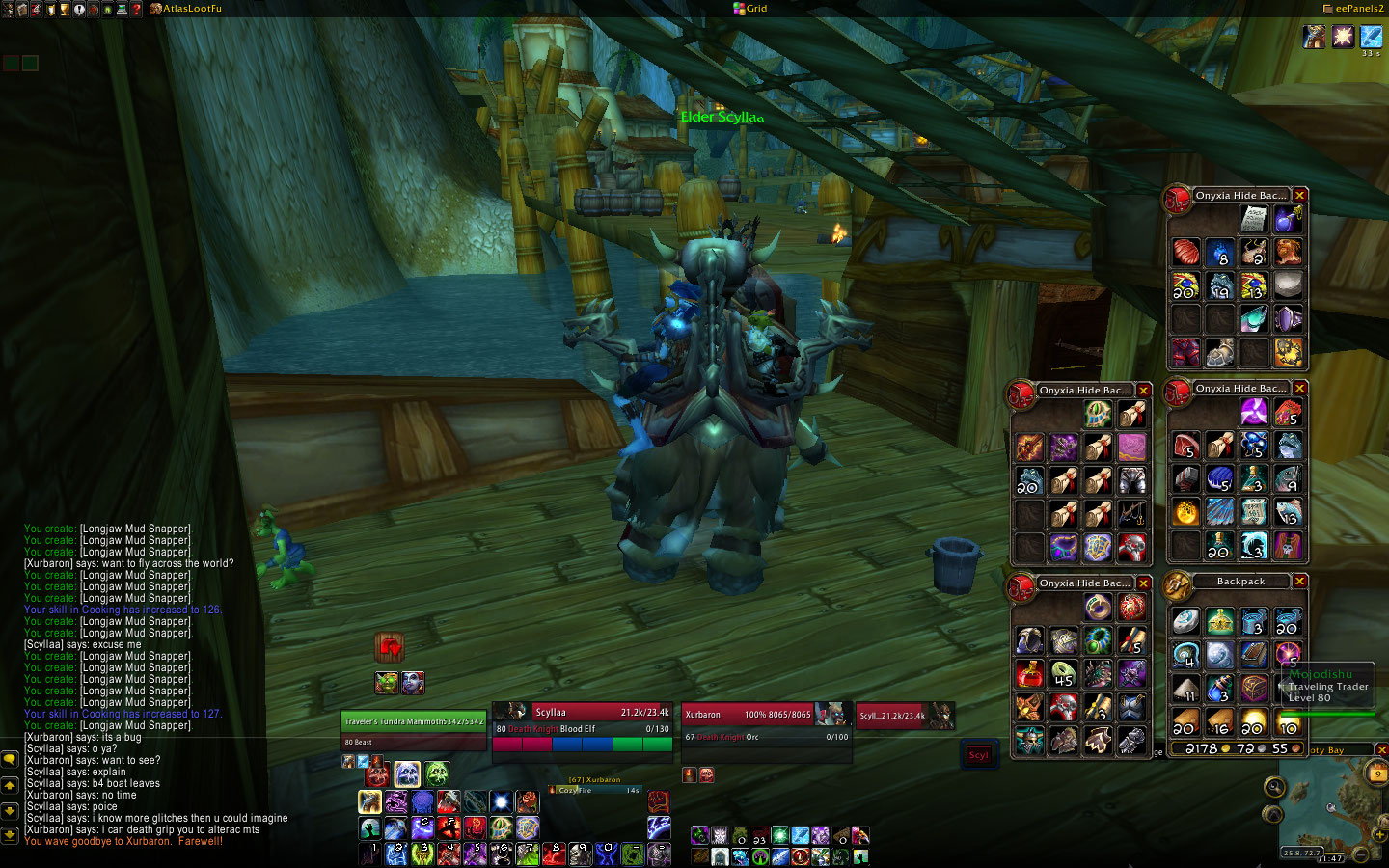The height and width of the screenshot is (868, 1389).
Task: Click the Scyl raid frame button
Action: (979, 755)
